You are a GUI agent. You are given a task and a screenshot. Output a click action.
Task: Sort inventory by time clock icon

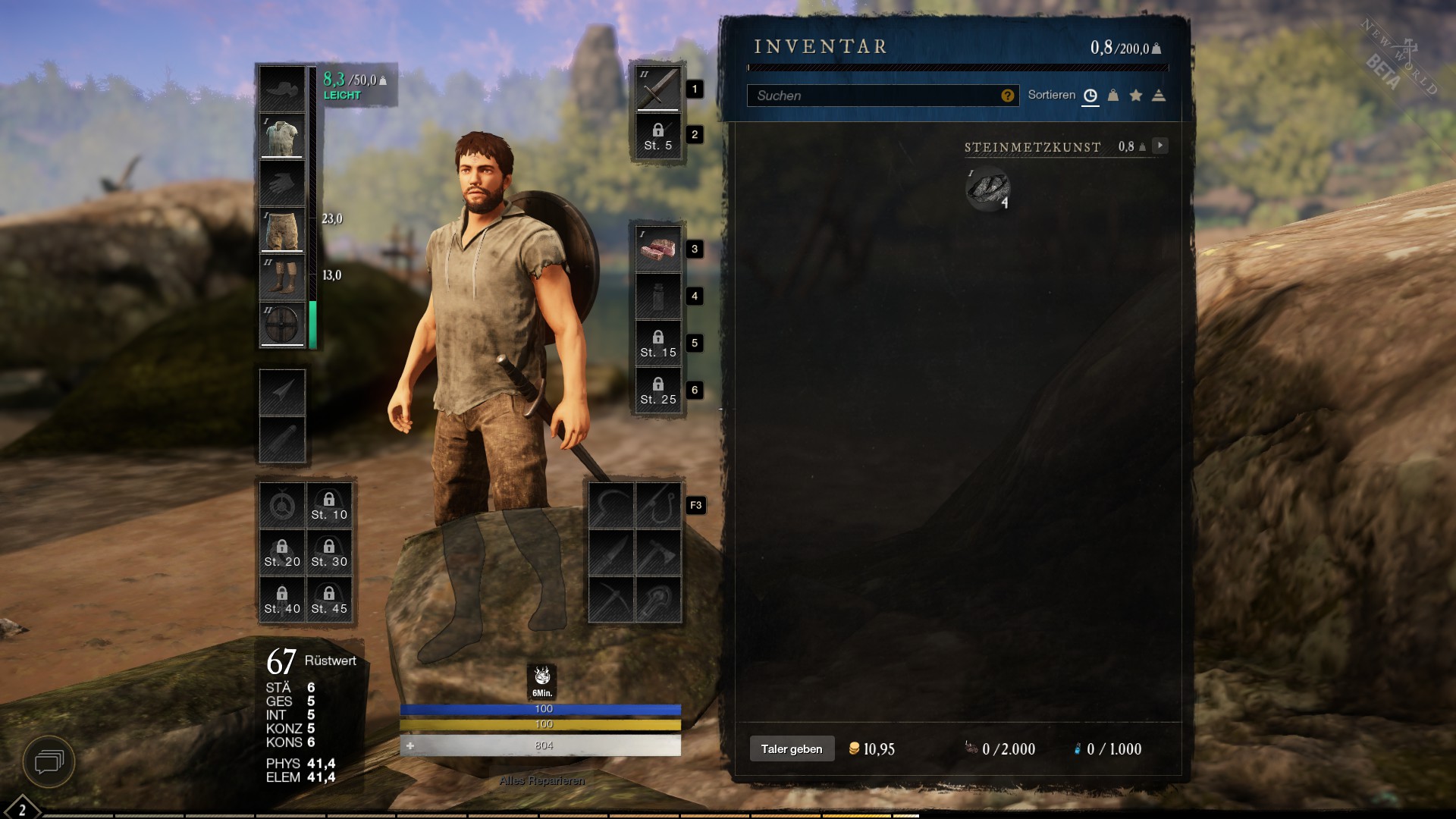click(1090, 96)
